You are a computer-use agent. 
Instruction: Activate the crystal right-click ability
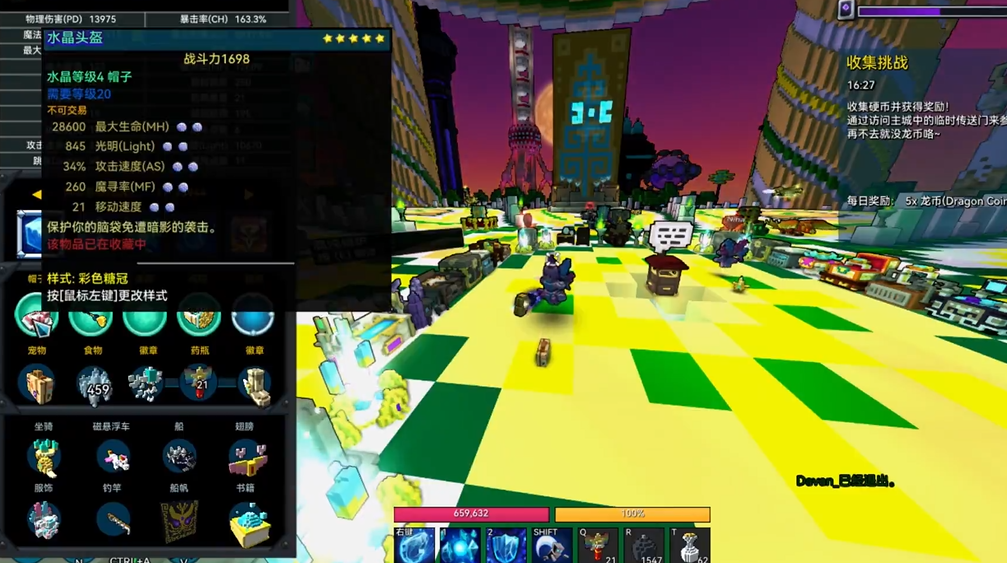[x=416, y=545]
